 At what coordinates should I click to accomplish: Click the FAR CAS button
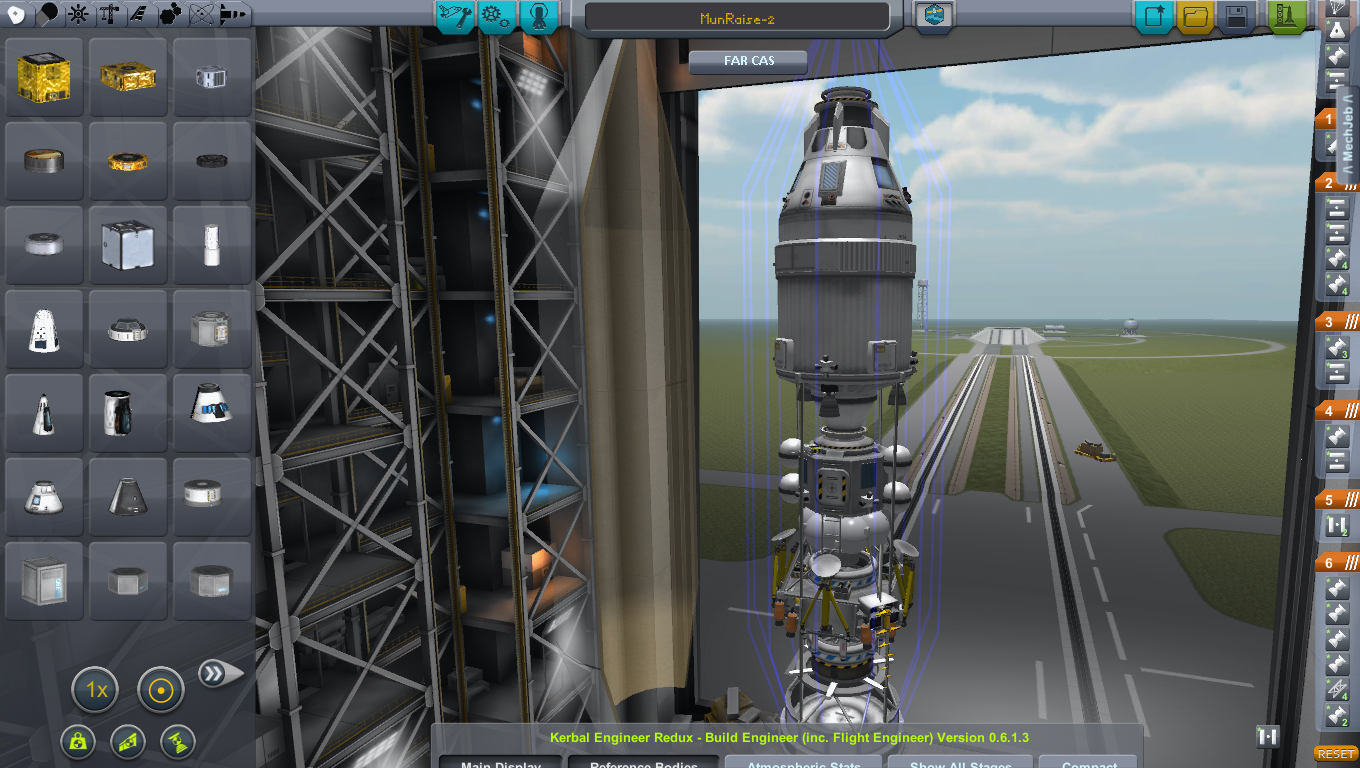click(x=749, y=61)
